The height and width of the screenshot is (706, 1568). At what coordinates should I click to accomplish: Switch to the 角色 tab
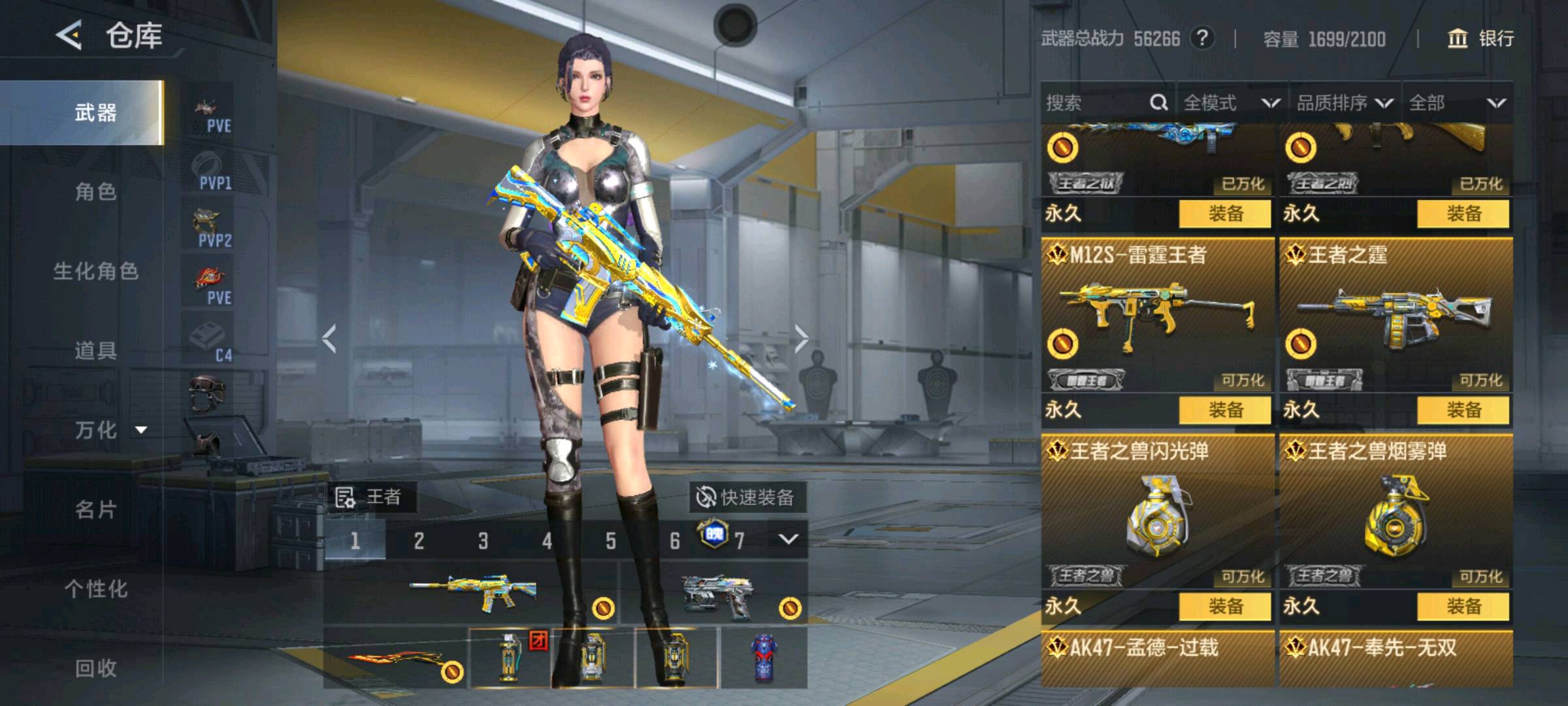pyautogui.click(x=95, y=192)
